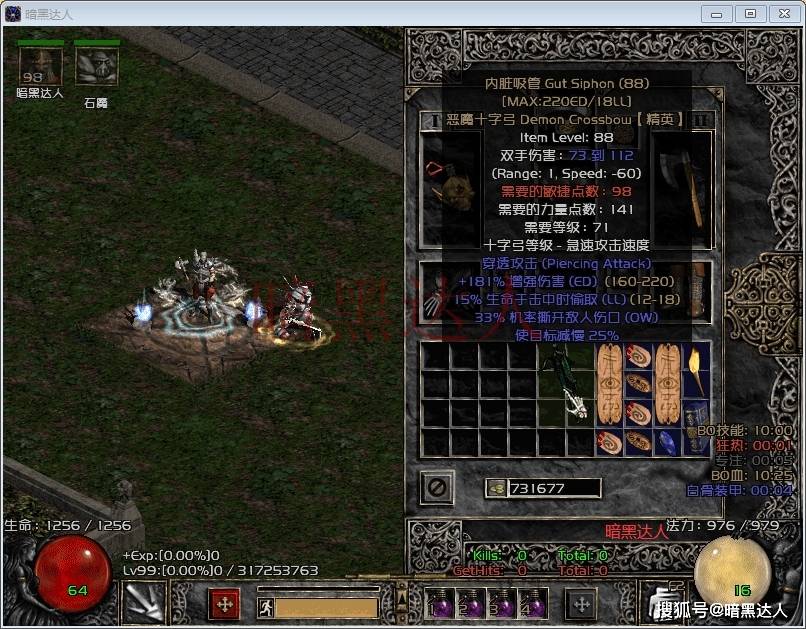806x629 pixels.
Task: Select the blue gem in the inventory
Action: pos(668,442)
